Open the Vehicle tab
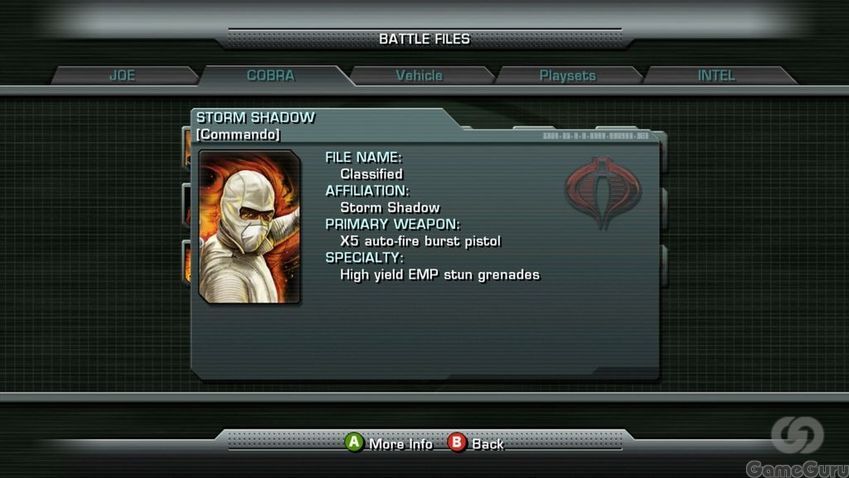 pyautogui.click(x=419, y=76)
